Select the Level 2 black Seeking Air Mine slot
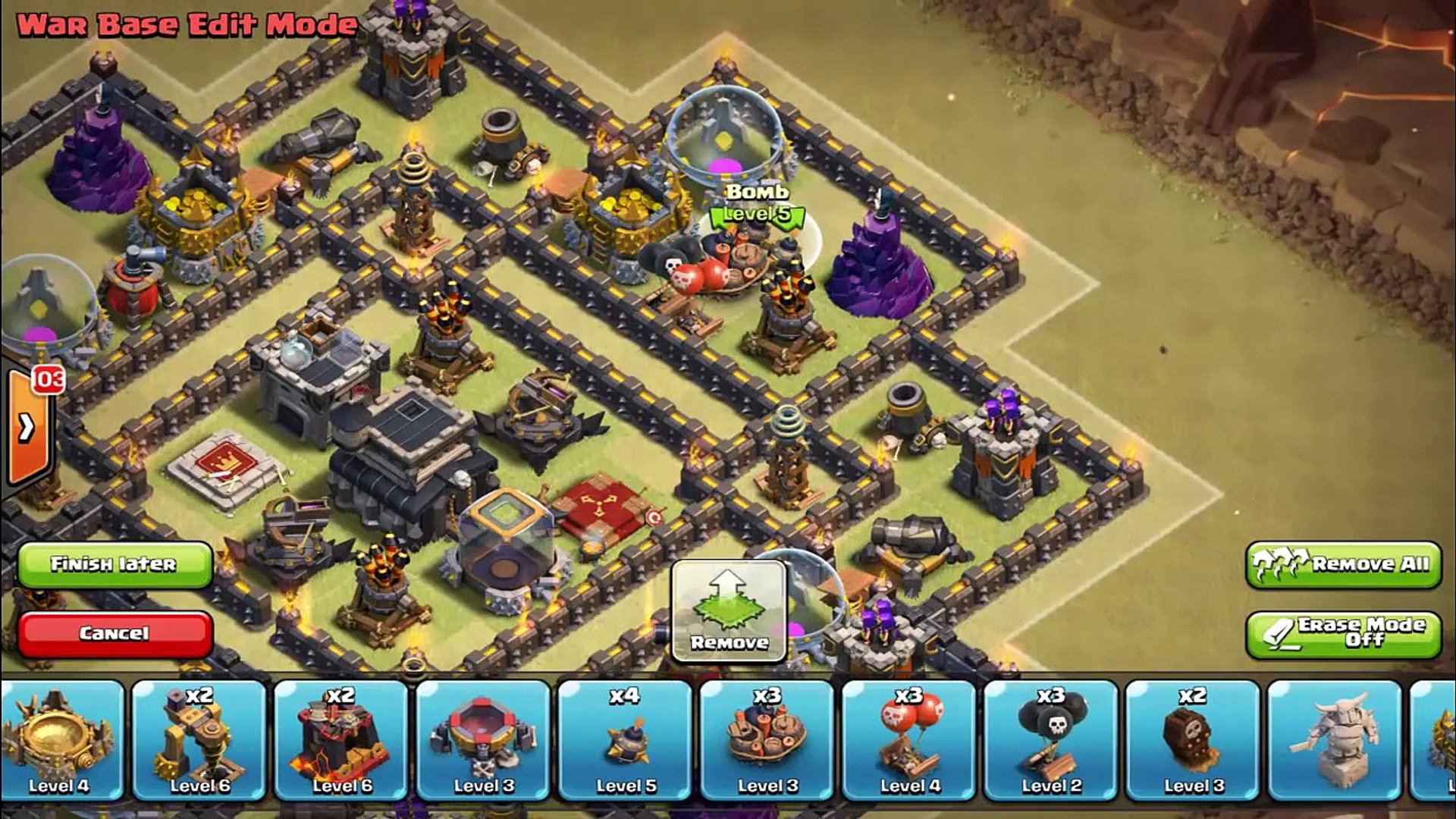 pyautogui.click(x=1051, y=740)
